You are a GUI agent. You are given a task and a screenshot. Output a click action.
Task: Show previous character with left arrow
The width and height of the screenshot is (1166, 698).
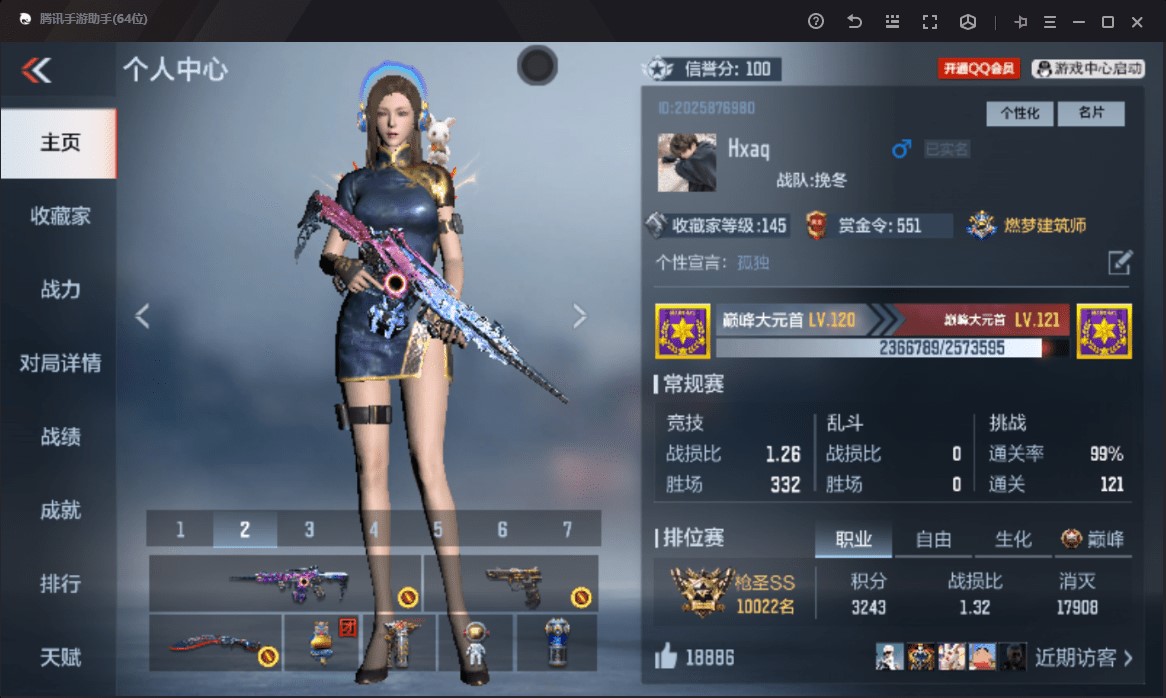point(142,316)
